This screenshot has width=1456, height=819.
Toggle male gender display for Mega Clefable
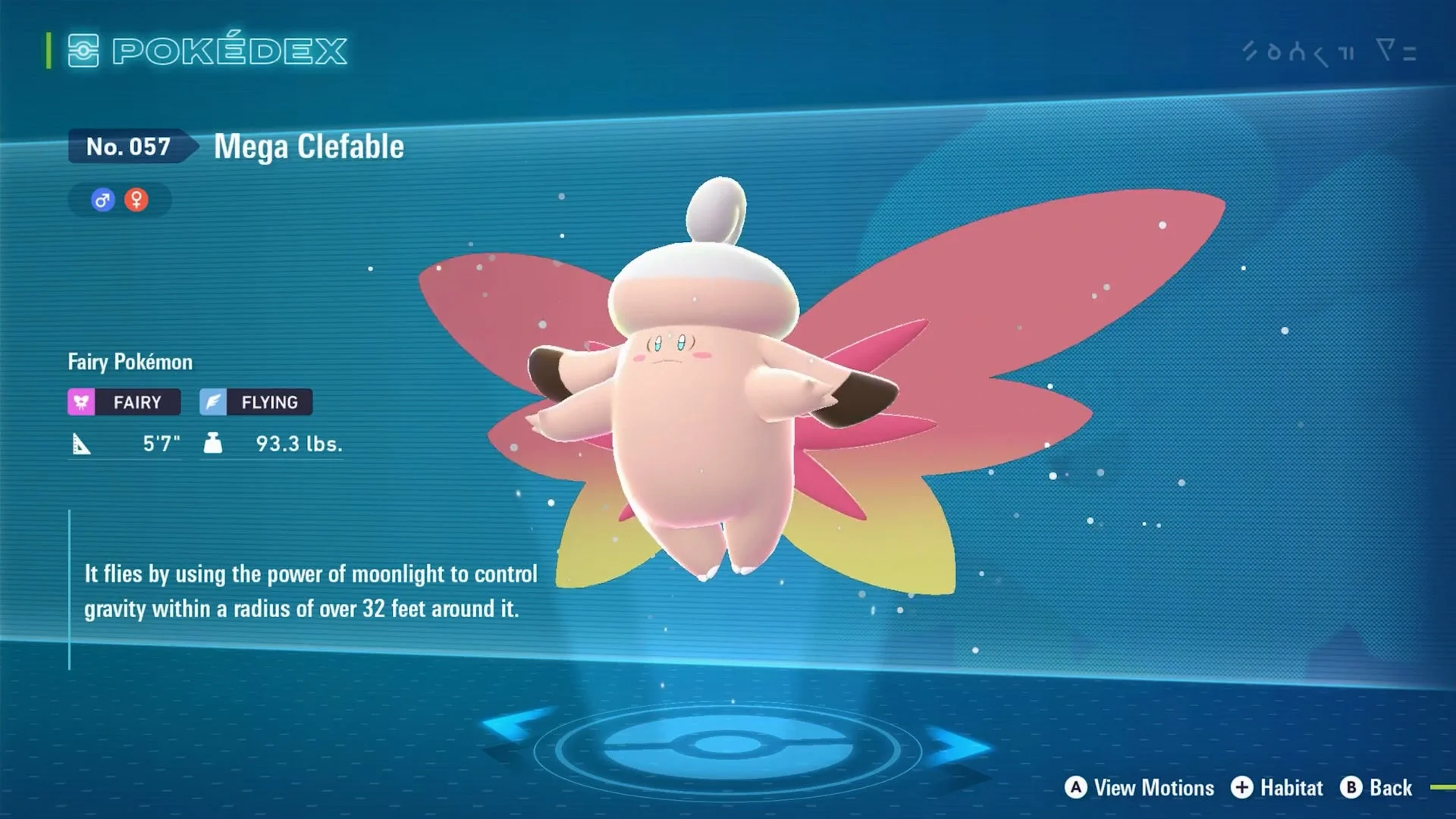(x=101, y=199)
